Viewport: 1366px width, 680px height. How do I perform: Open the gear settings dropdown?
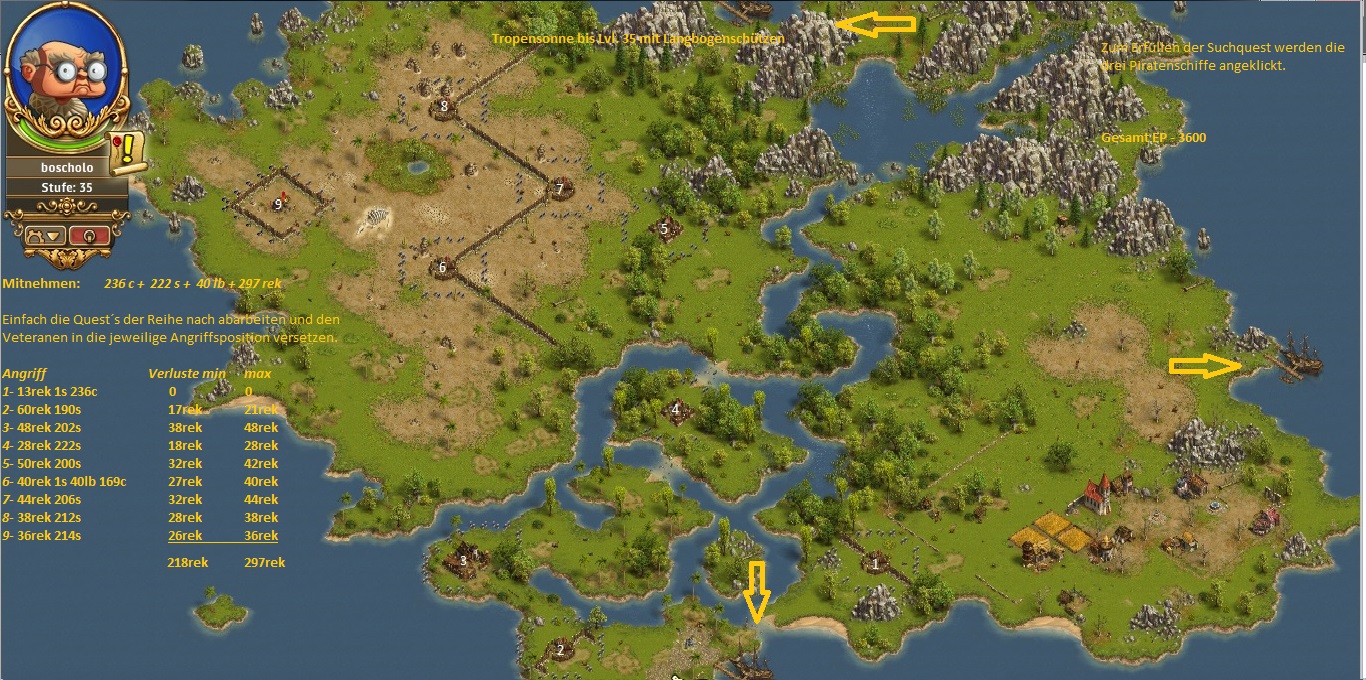pyautogui.click(x=45, y=235)
